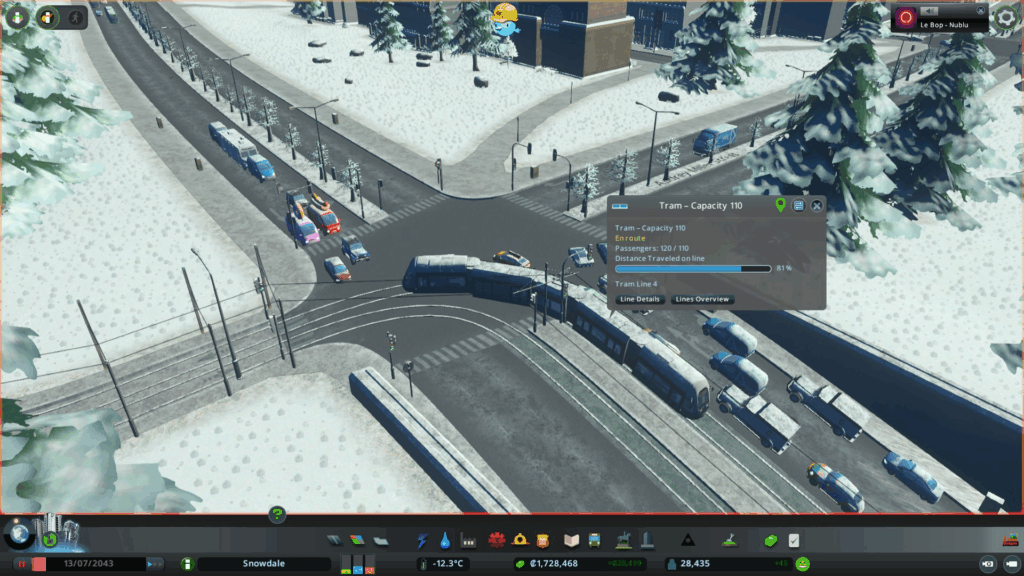The width and height of the screenshot is (1024, 576).
Task: Open the Lines Overview
Action: tap(703, 299)
